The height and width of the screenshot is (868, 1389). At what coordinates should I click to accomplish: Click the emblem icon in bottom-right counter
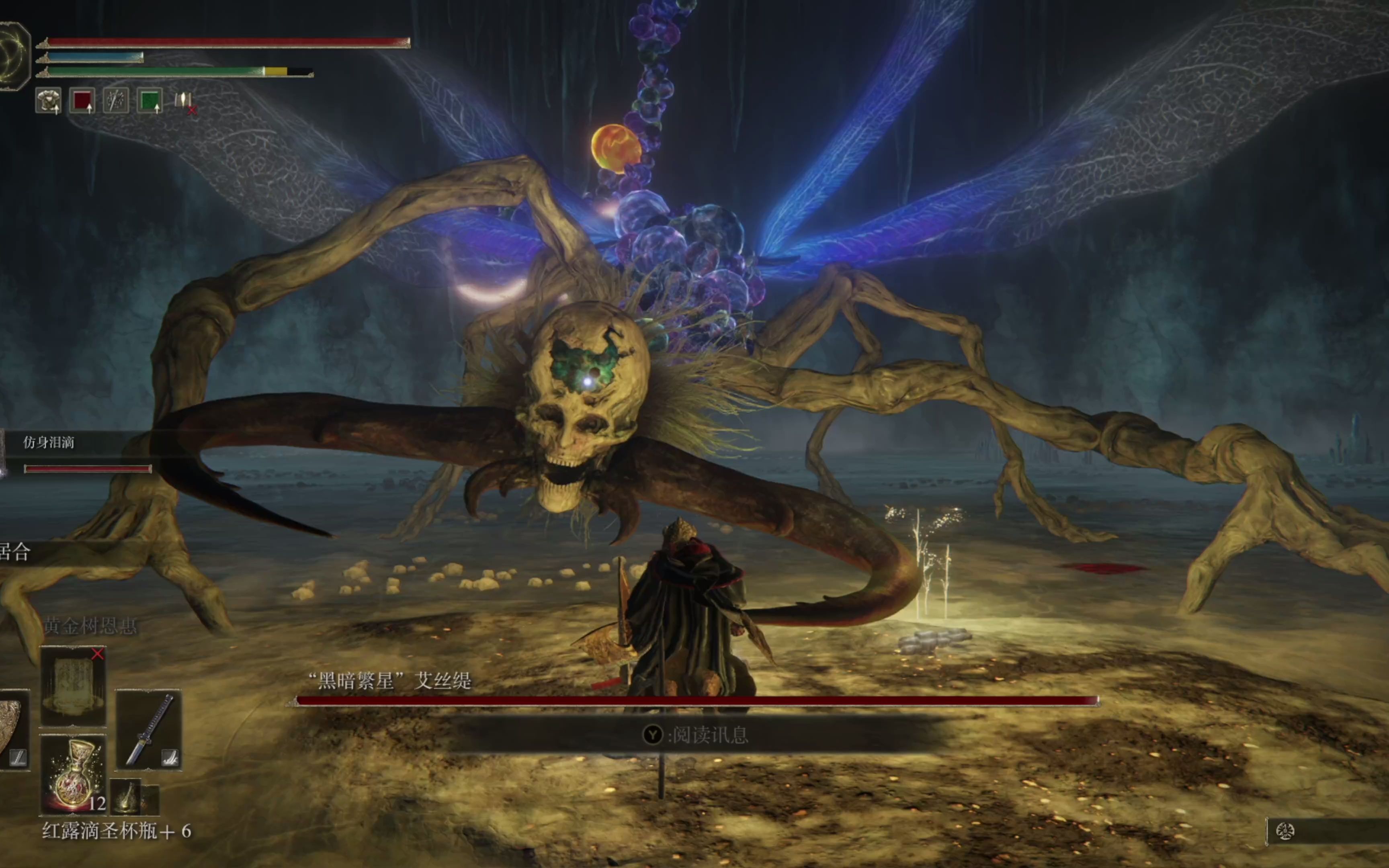click(x=1285, y=831)
